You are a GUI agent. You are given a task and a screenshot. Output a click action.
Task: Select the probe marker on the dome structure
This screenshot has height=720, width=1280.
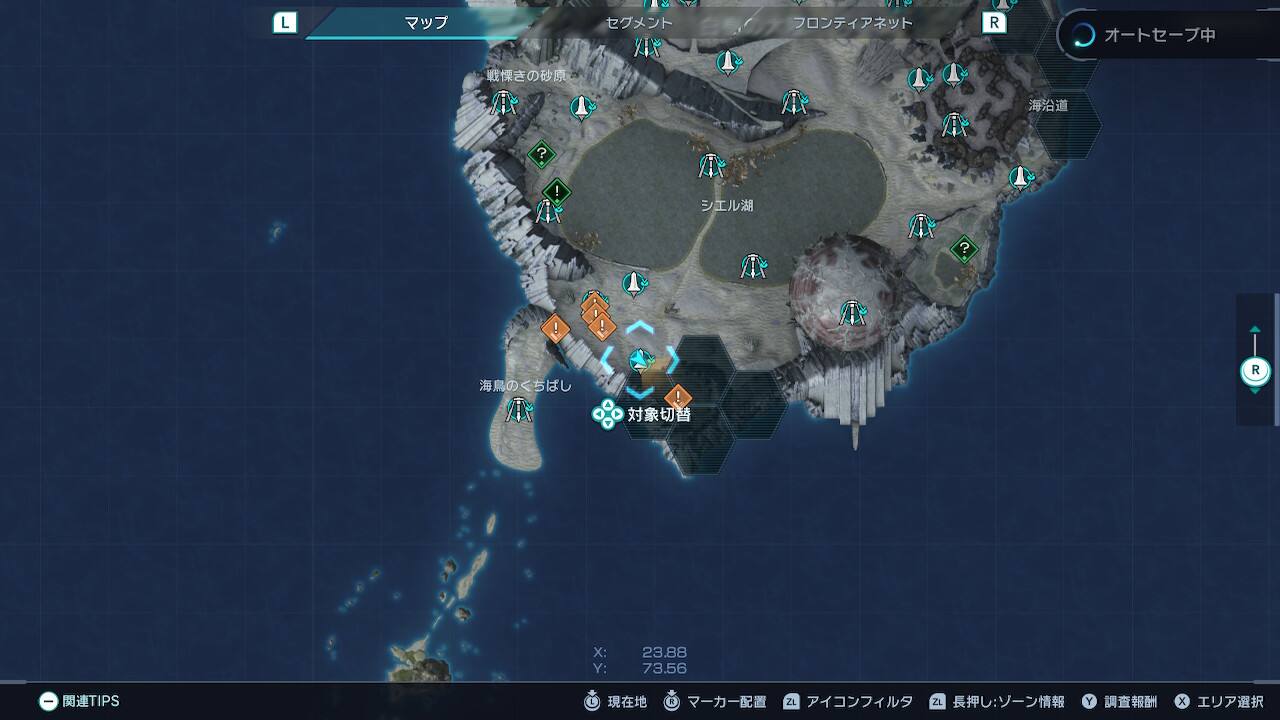pos(852,313)
